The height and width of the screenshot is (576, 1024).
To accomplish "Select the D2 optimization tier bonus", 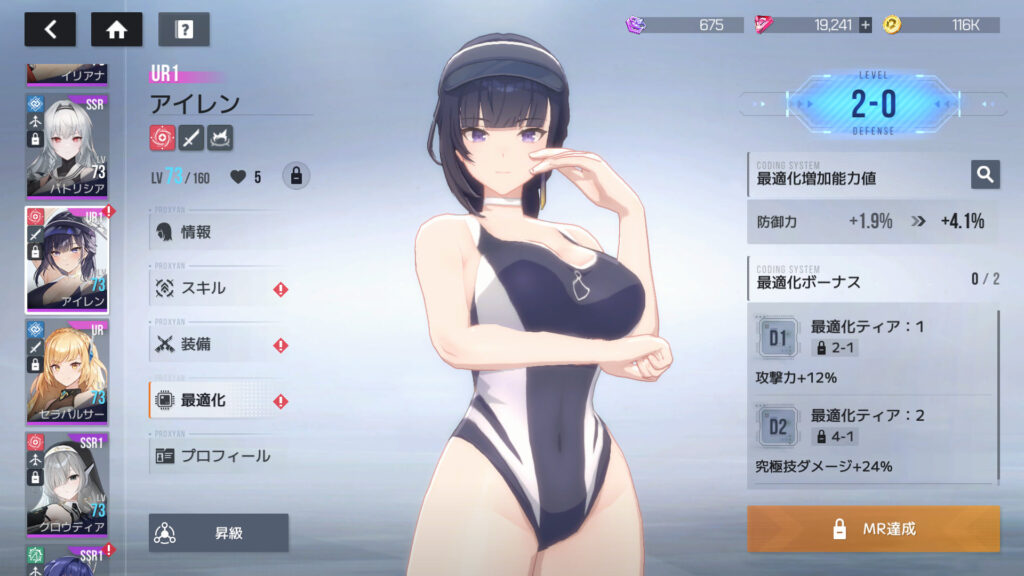I will (779, 426).
